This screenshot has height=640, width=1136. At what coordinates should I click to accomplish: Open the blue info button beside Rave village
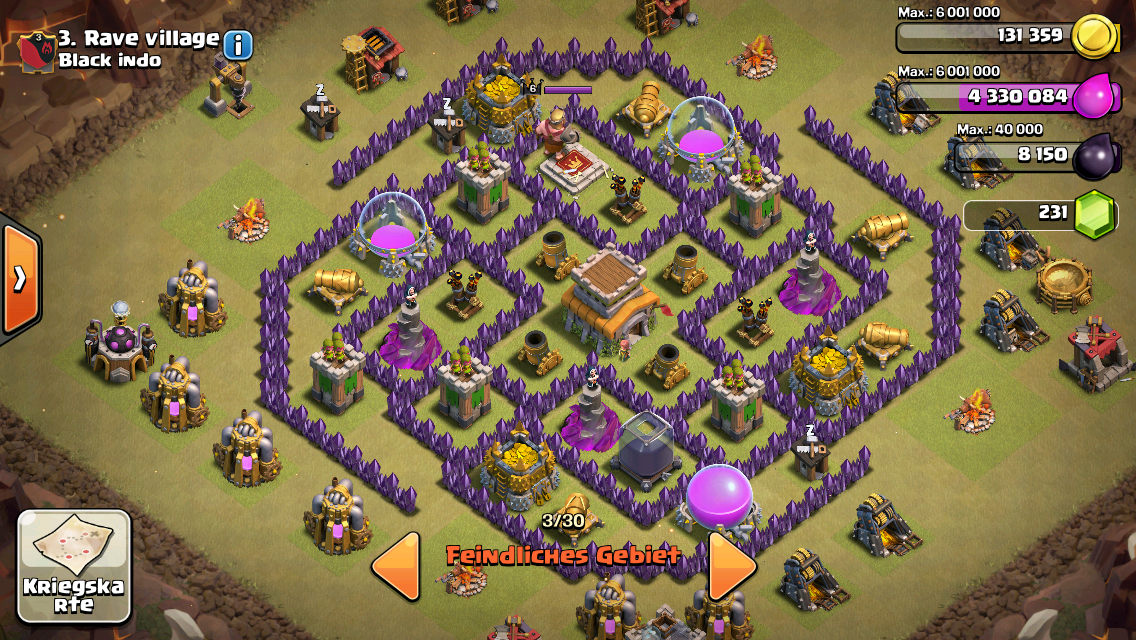[x=238, y=45]
